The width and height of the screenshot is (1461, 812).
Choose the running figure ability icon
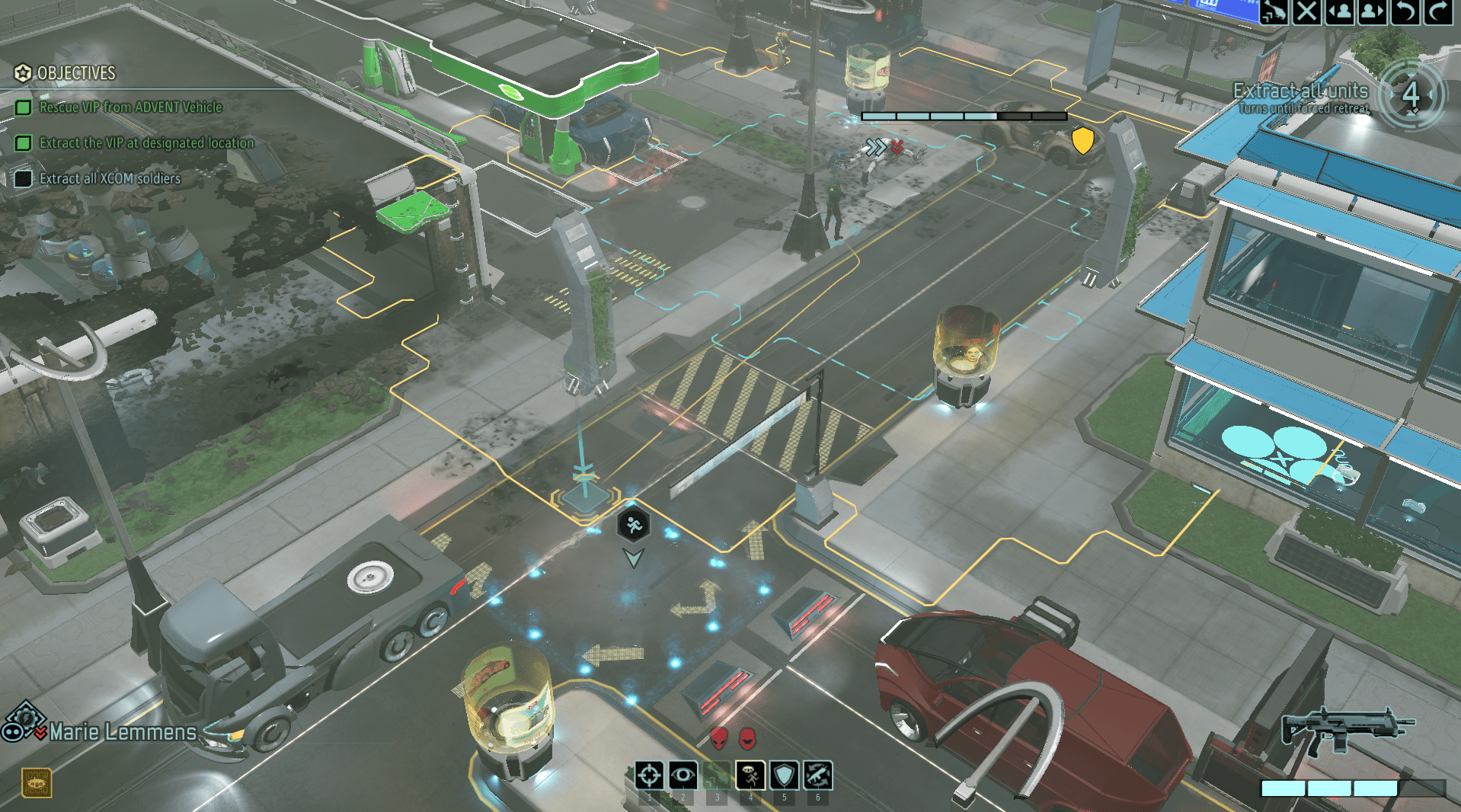pos(750,776)
